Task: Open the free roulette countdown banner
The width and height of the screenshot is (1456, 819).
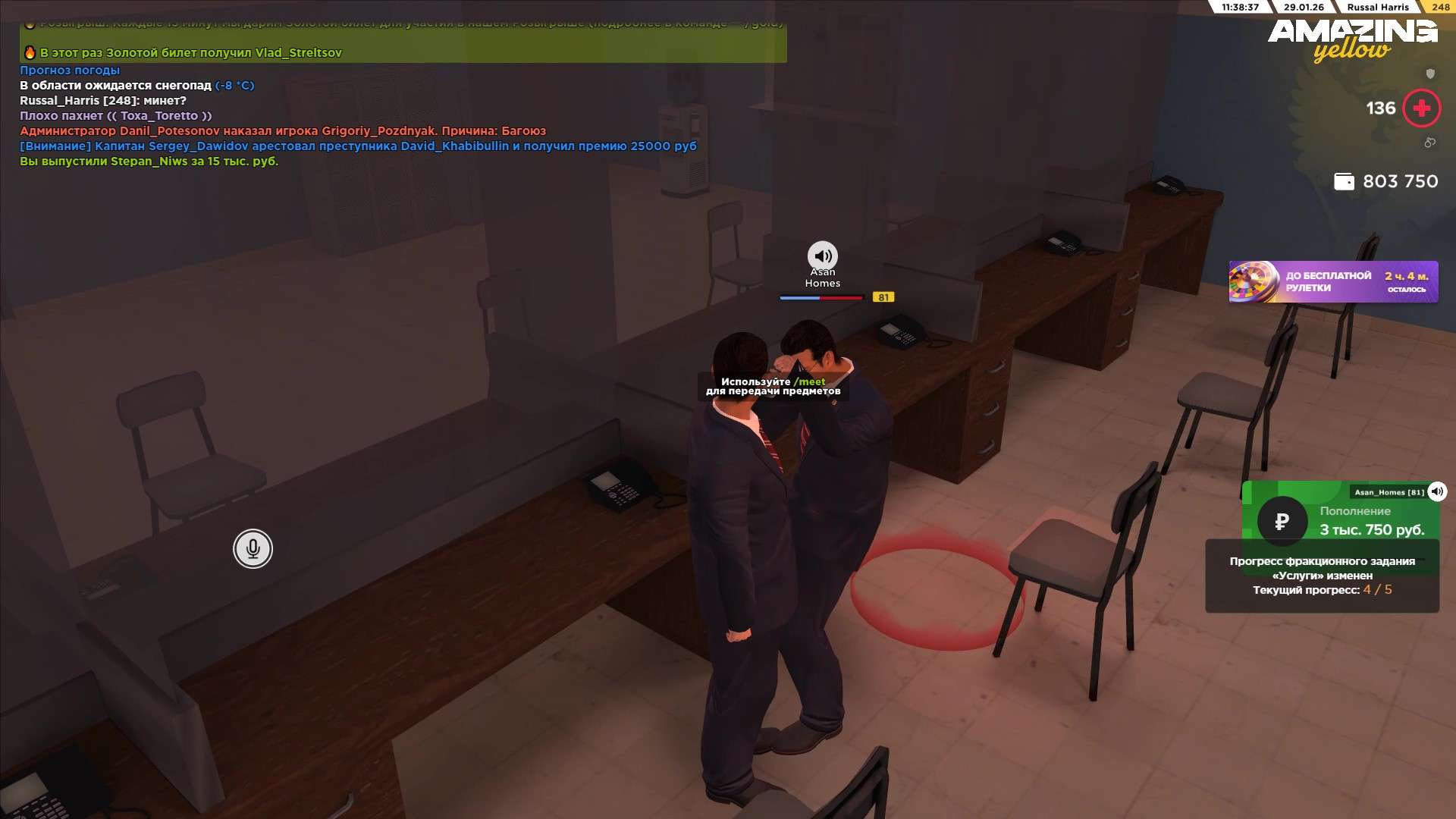Action: point(1333,282)
